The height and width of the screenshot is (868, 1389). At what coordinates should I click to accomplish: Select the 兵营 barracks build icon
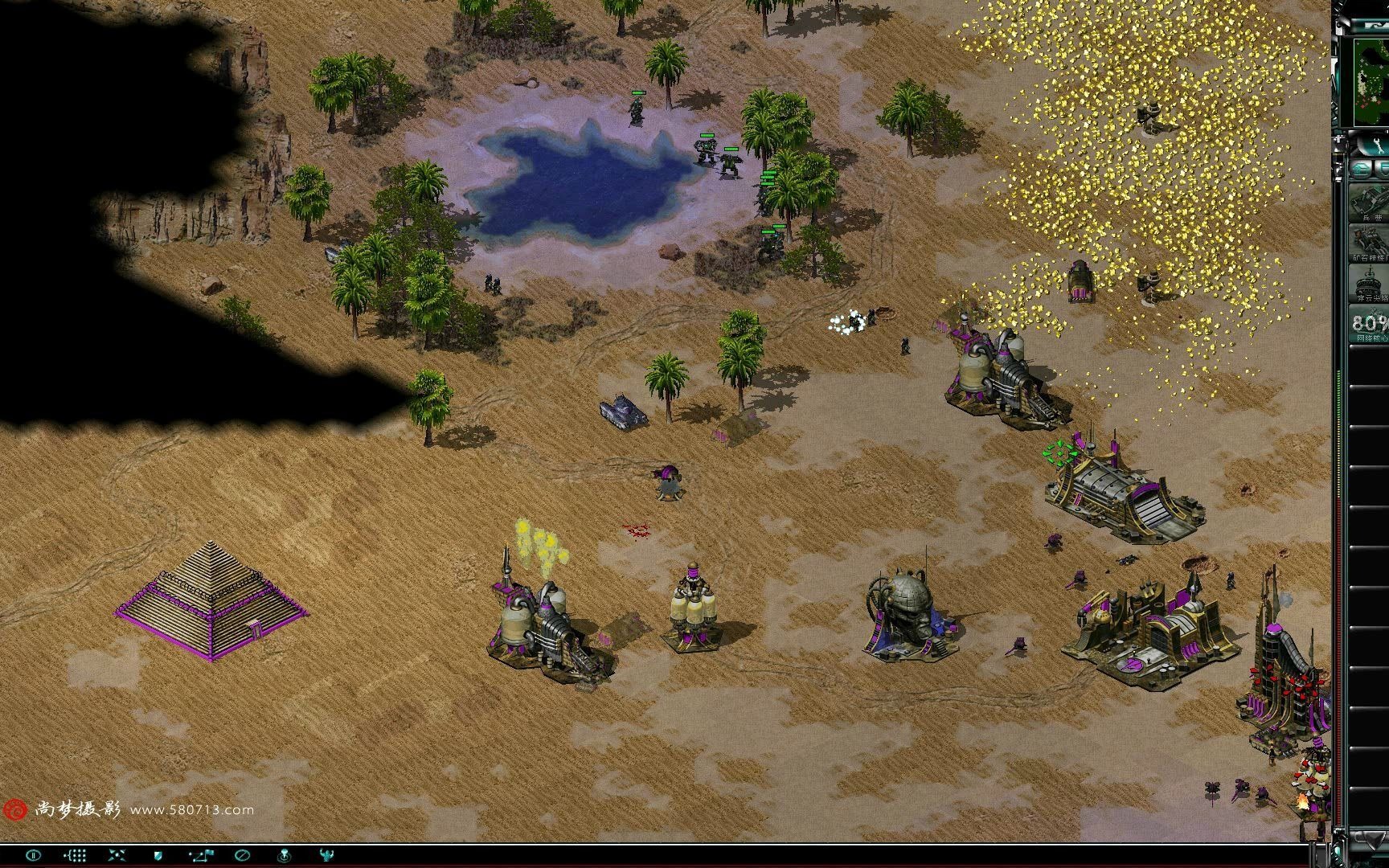pos(1370,203)
